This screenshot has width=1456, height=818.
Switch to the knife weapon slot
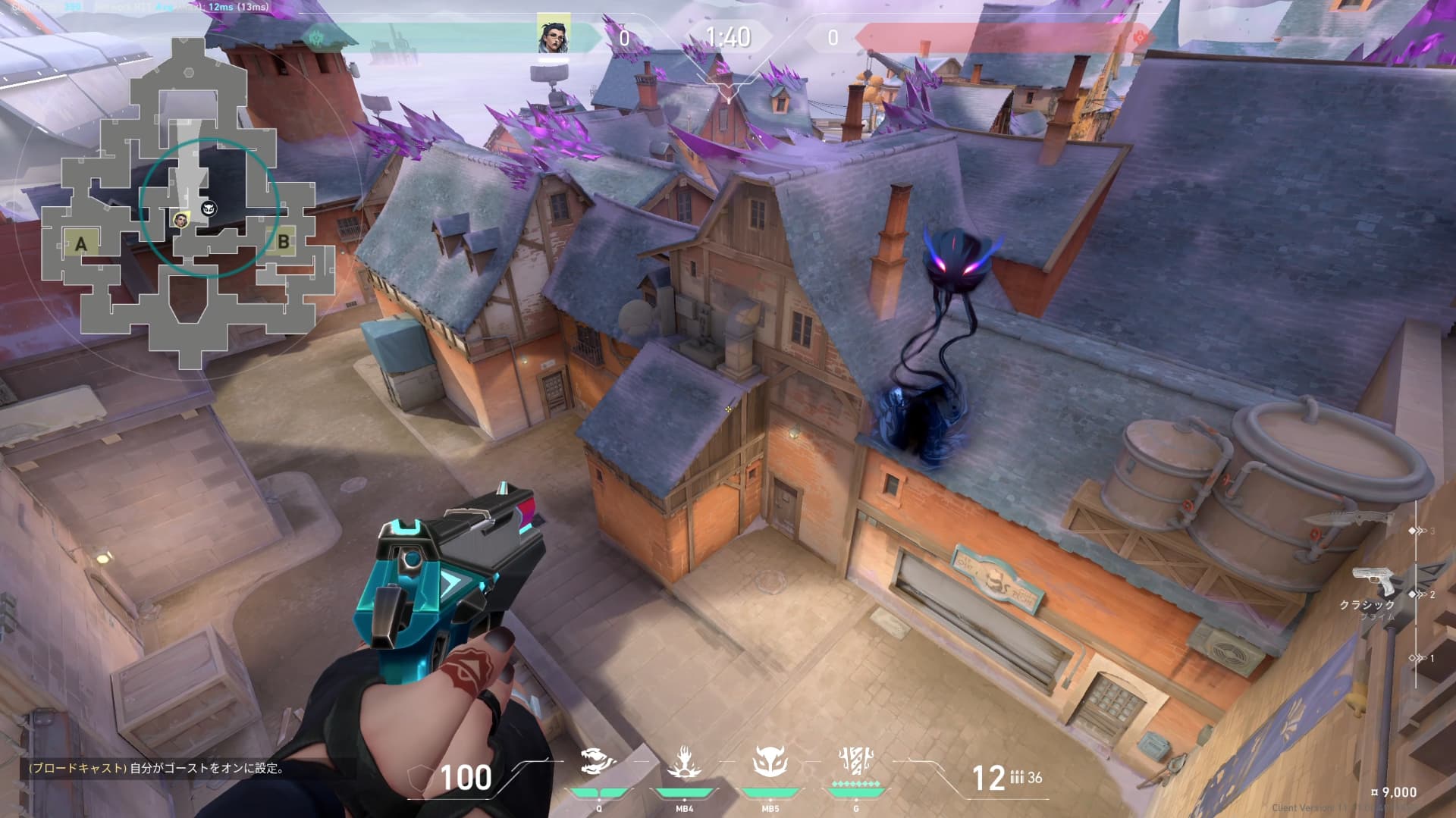[1351, 519]
